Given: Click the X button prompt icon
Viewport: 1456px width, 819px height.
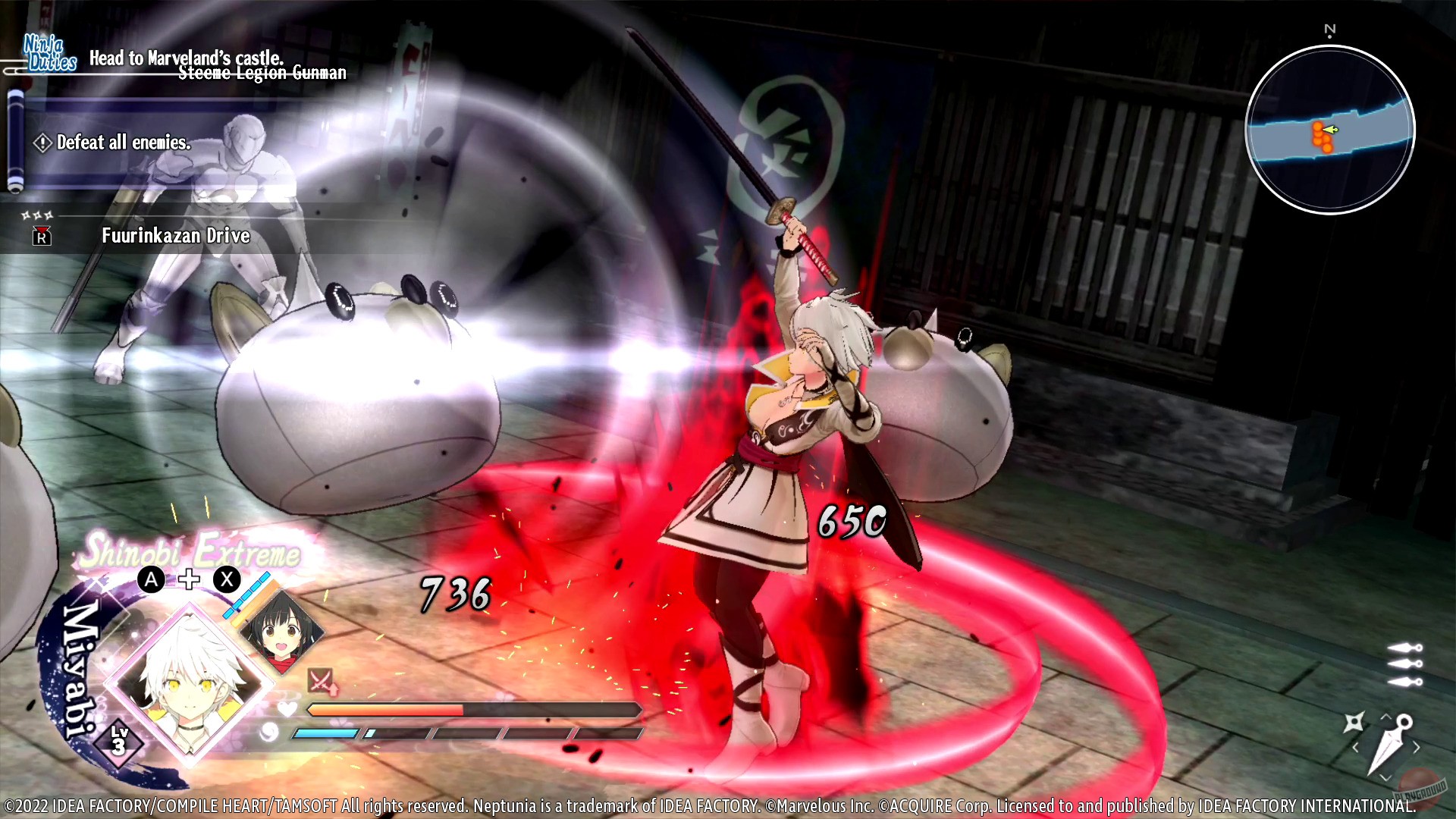Looking at the screenshot, I should click(227, 579).
